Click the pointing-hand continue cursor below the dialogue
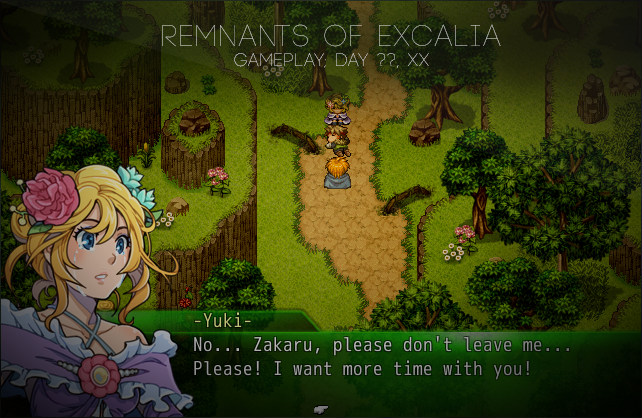642x418 pixels. click(x=320, y=408)
